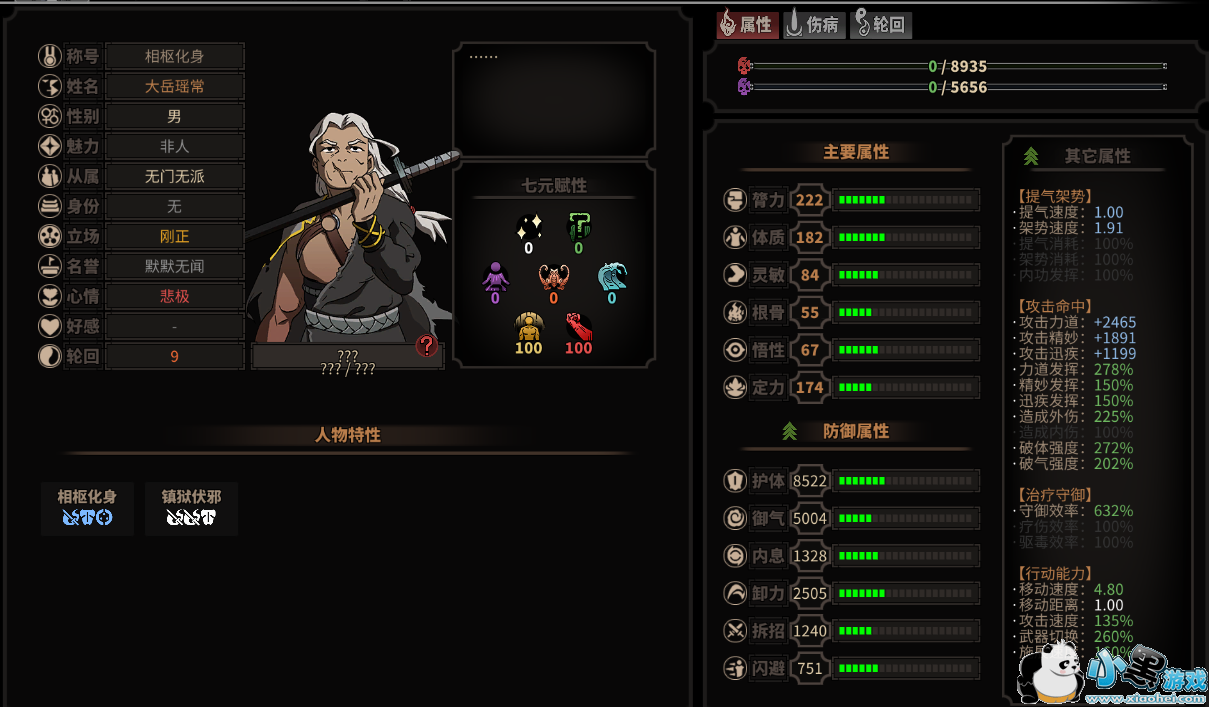Viewport: 1209px width, 707px height.
Task: Click the 大岳瑶常 name field
Action: (x=175, y=86)
